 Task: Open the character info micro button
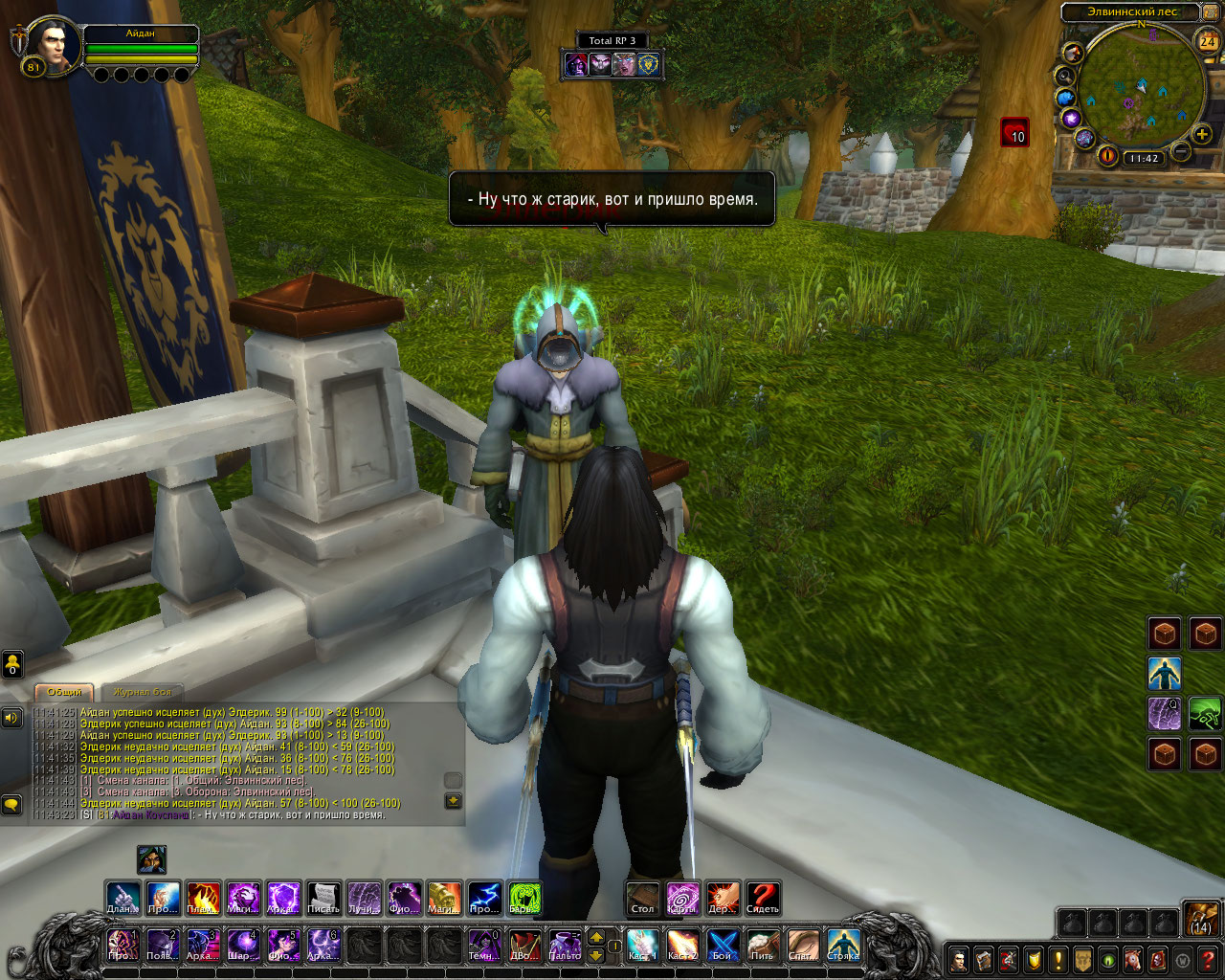pyautogui.click(x=959, y=959)
